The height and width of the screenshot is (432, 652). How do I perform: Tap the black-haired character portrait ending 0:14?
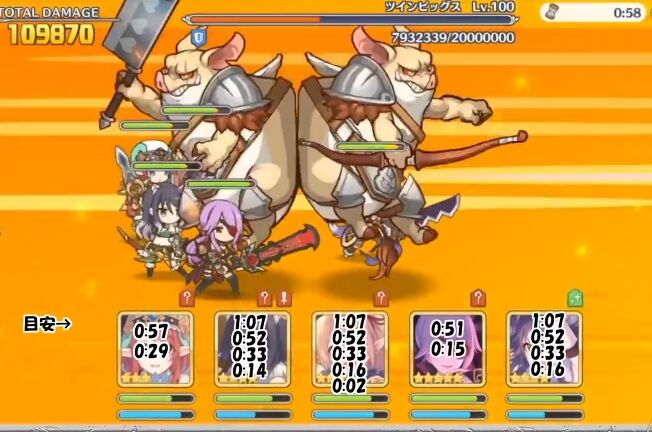click(252, 349)
